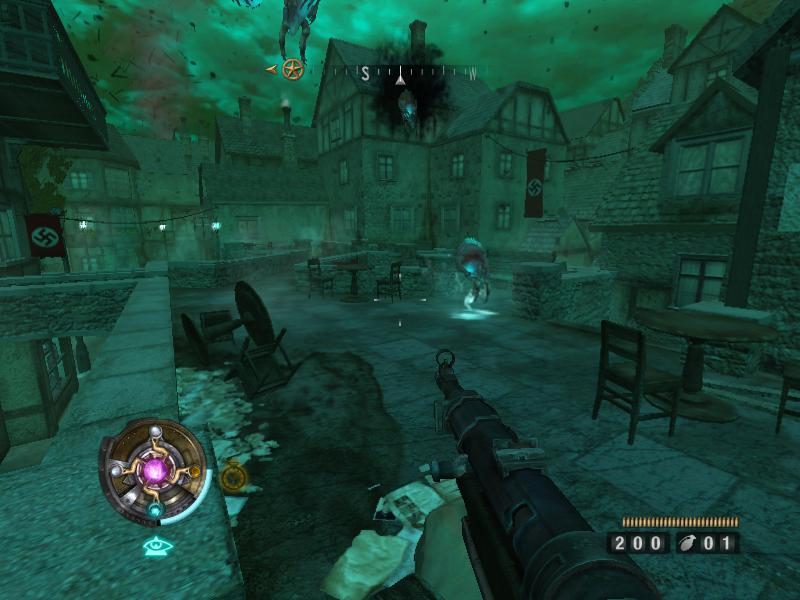This screenshot has height=600, width=800.
Task: Select the orange star objective marker
Action: pyautogui.click(x=292, y=69)
